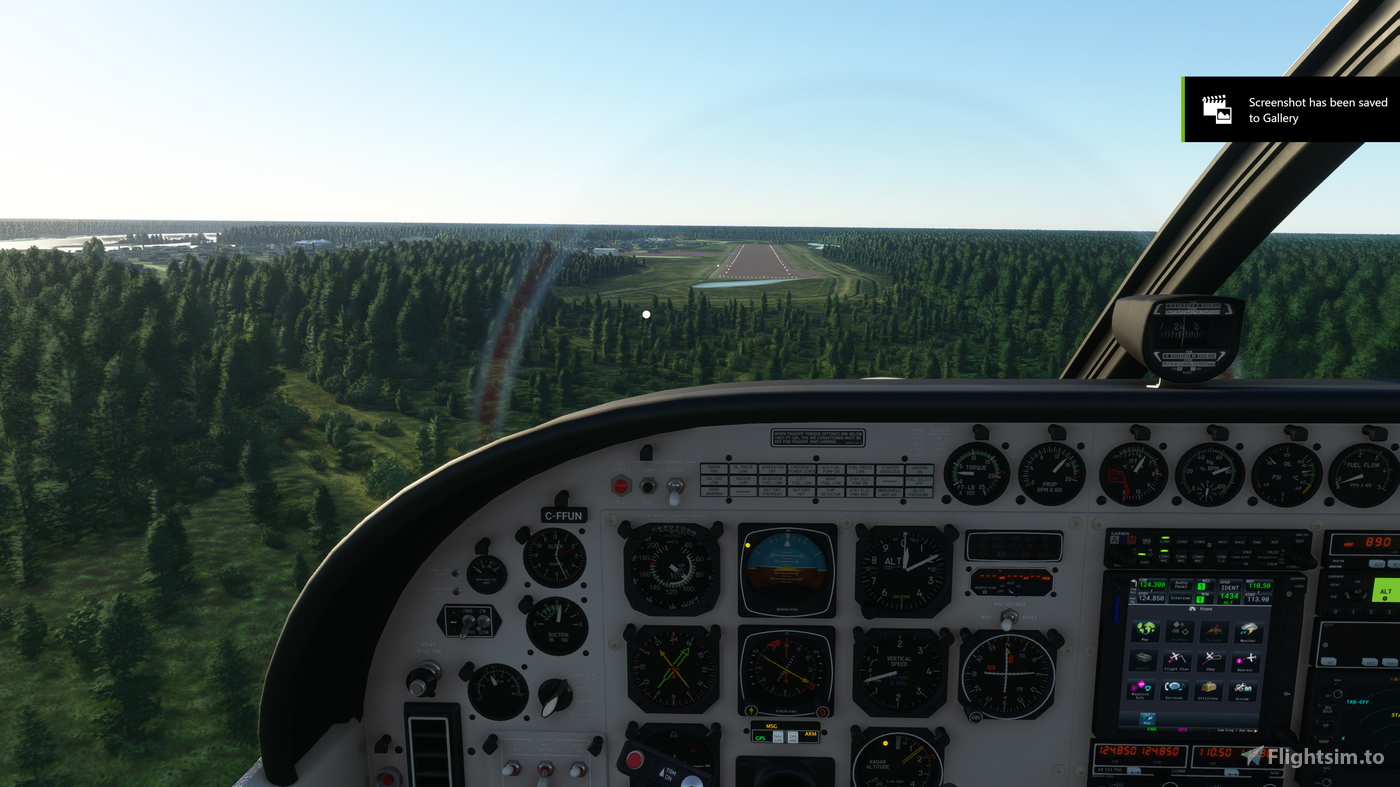Tap the Charts icon on the GTN
This screenshot has width=1400, height=787.
1143,661
